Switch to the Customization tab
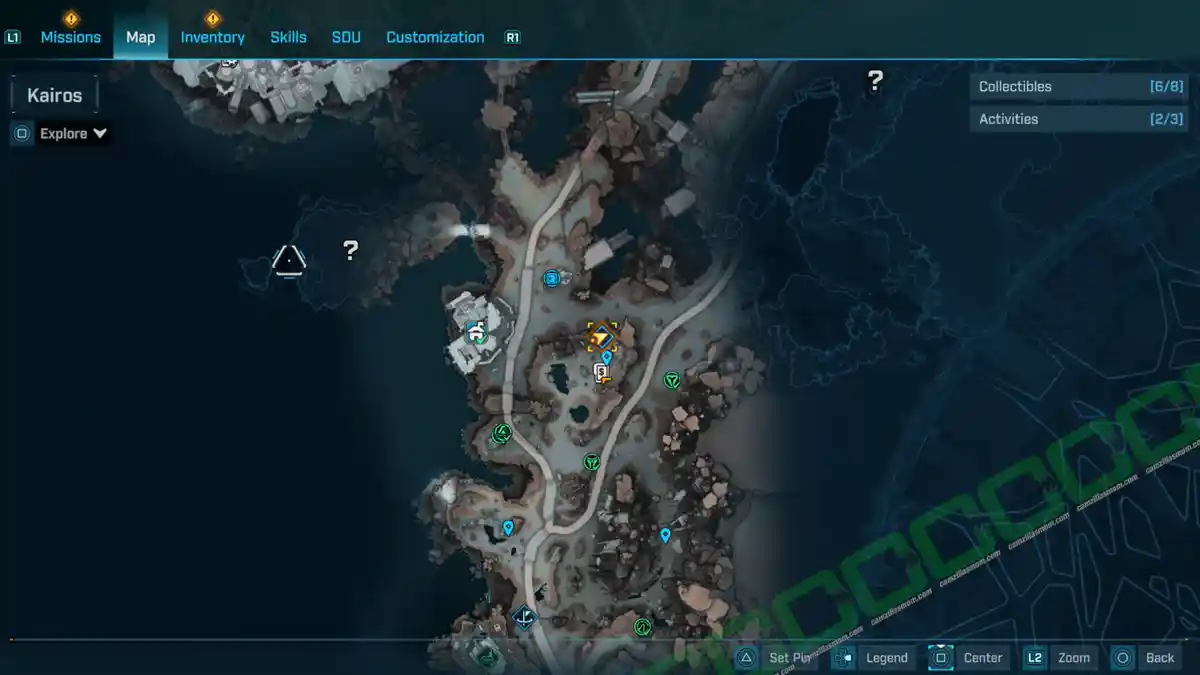Image resolution: width=1200 pixels, height=675 pixels. (x=435, y=37)
